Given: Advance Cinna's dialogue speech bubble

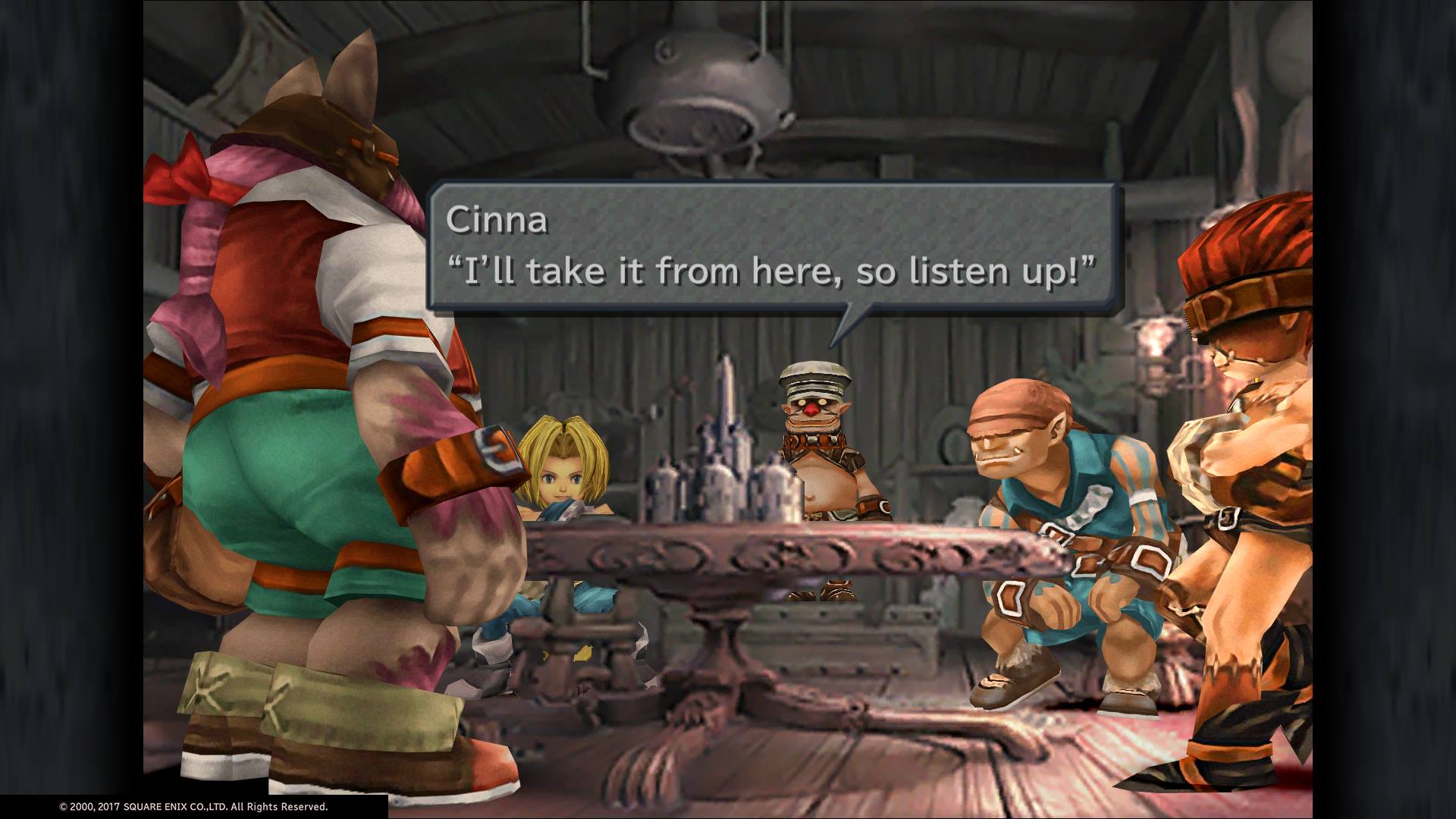Looking at the screenshot, I should (x=772, y=246).
